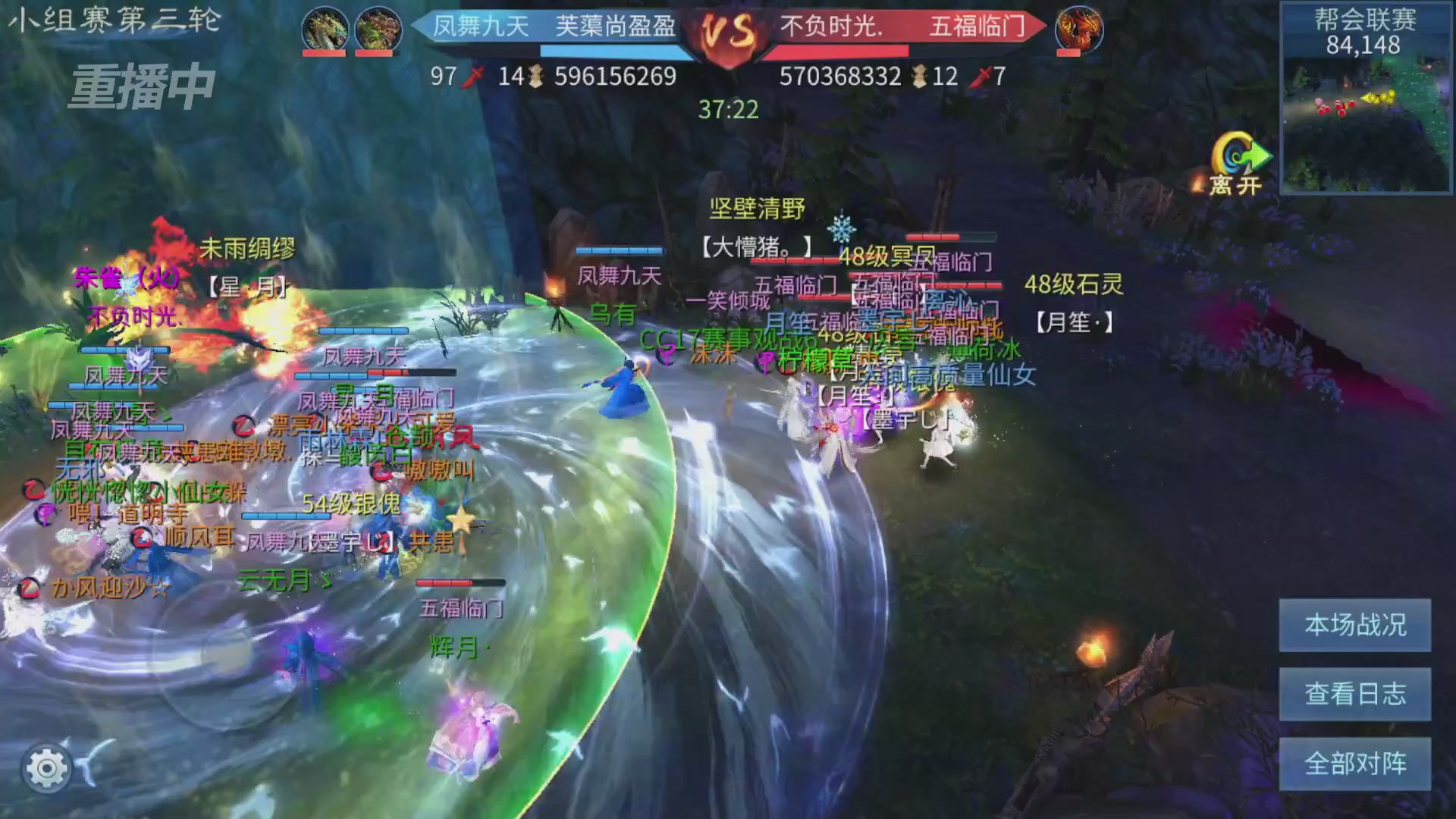
Task: View 全部对阵 all matchups
Action: click(x=1354, y=764)
